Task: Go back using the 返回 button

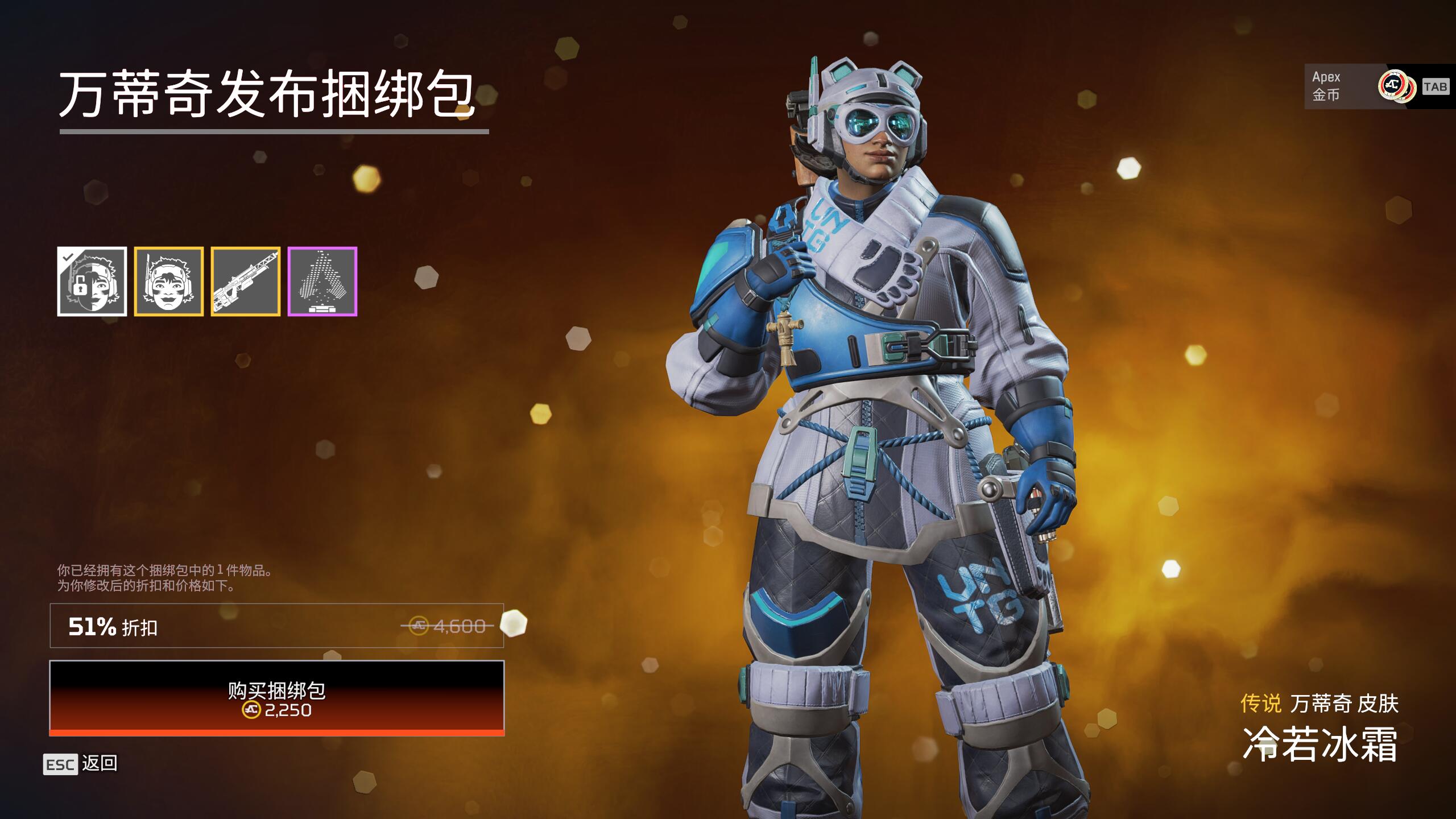Action: [x=81, y=764]
